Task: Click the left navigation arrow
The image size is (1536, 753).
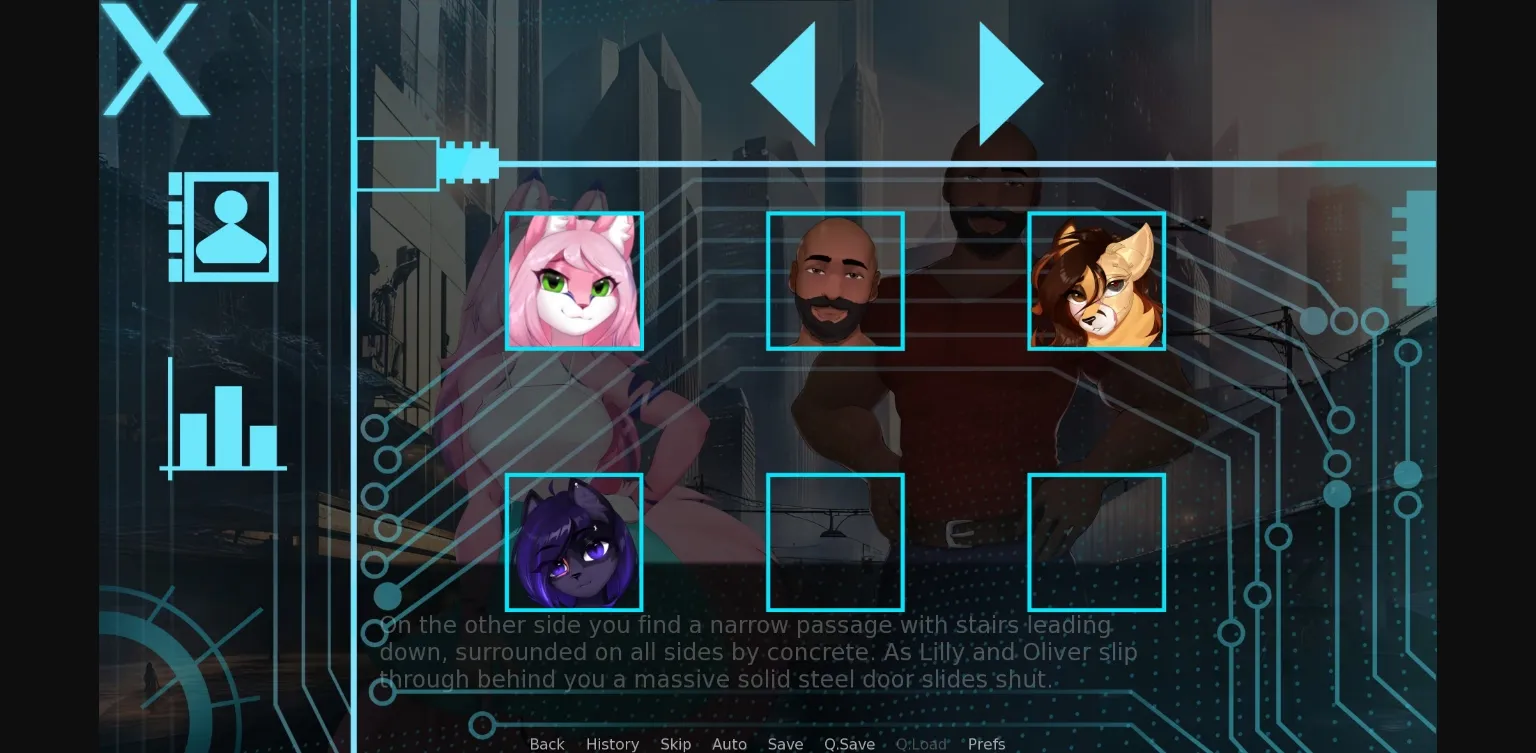Action: click(x=785, y=82)
